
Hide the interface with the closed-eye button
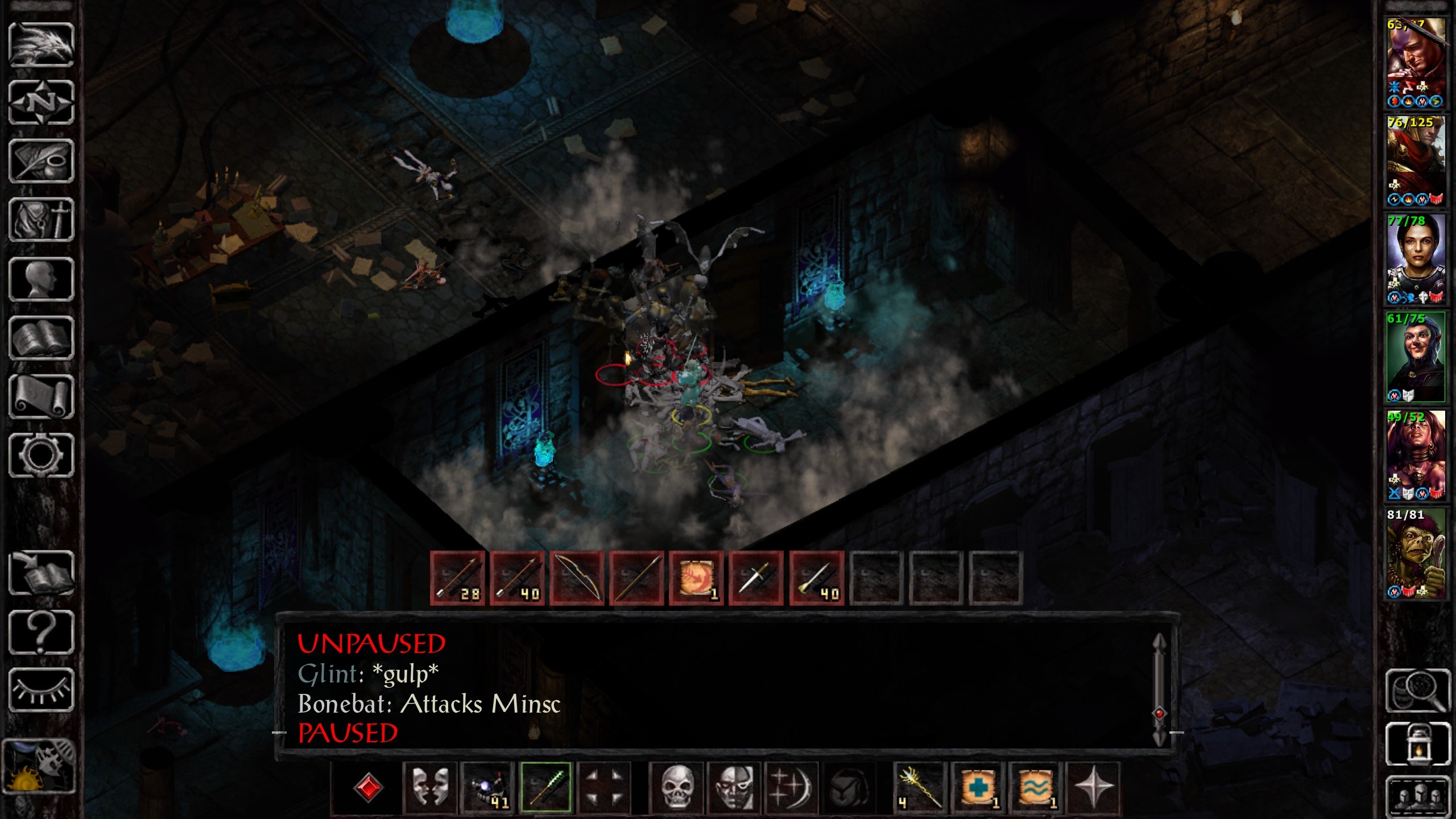click(x=41, y=690)
